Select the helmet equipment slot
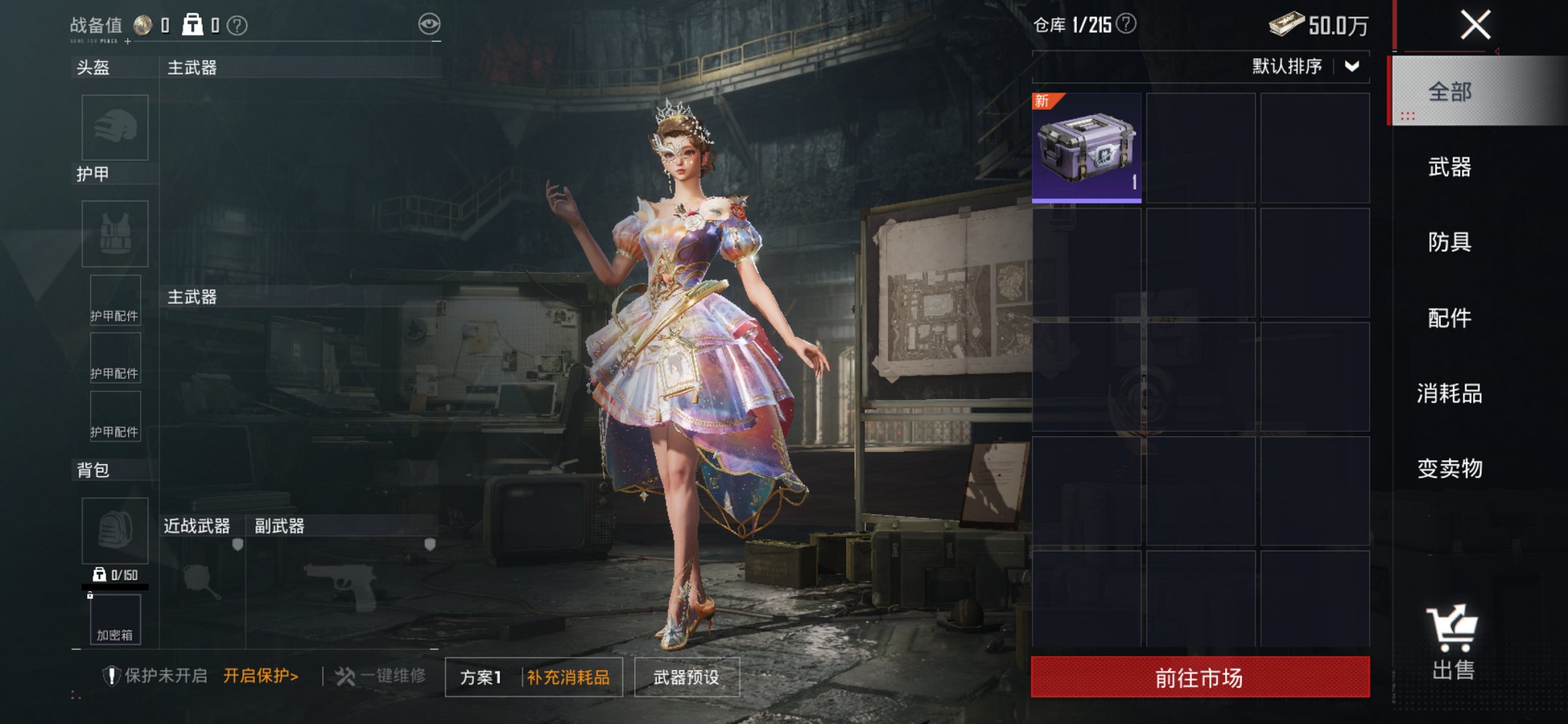The image size is (1568, 724). click(x=115, y=127)
